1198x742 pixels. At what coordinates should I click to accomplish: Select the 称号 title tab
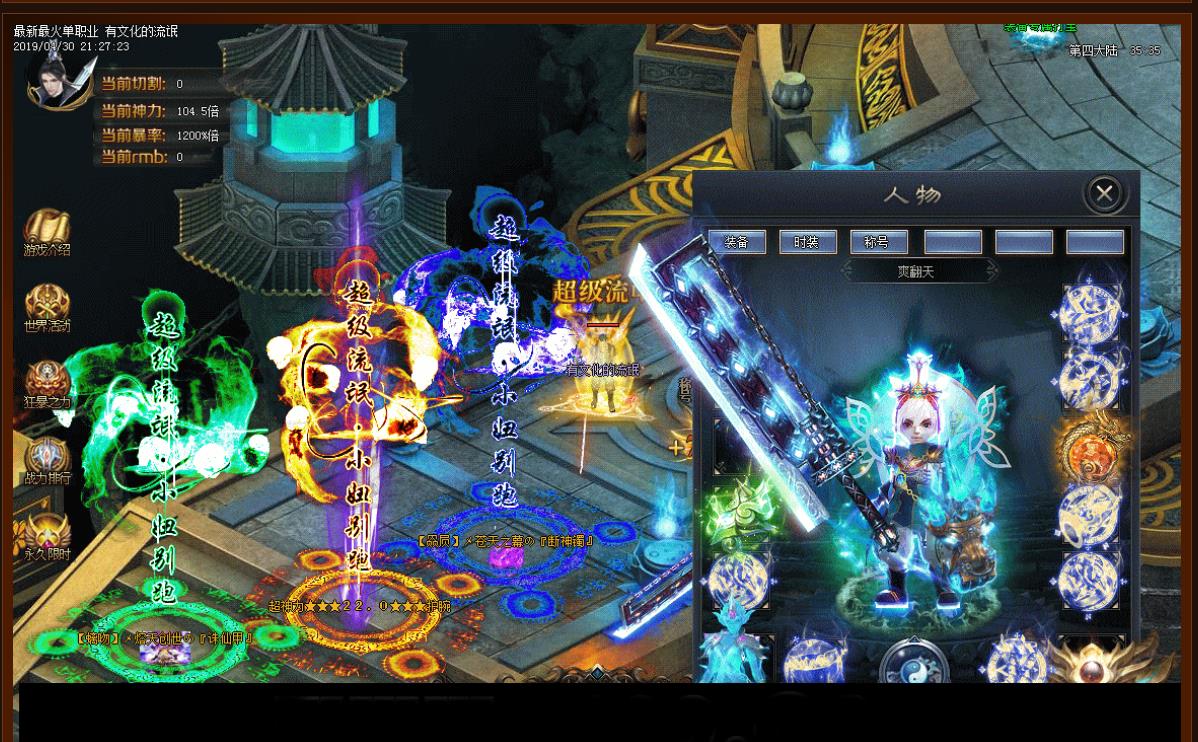(x=879, y=242)
